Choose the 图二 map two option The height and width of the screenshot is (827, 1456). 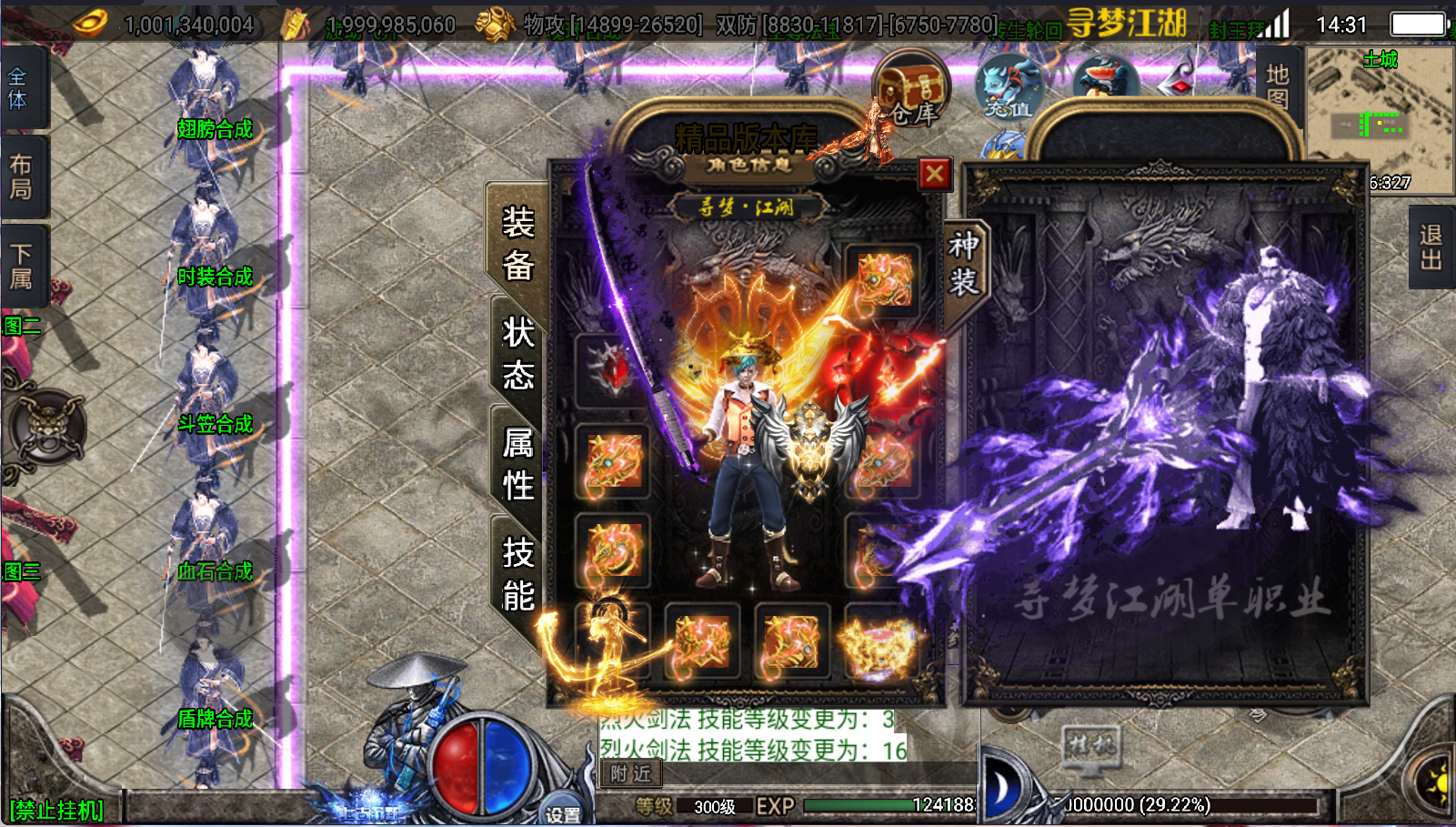tap(22, 326)
